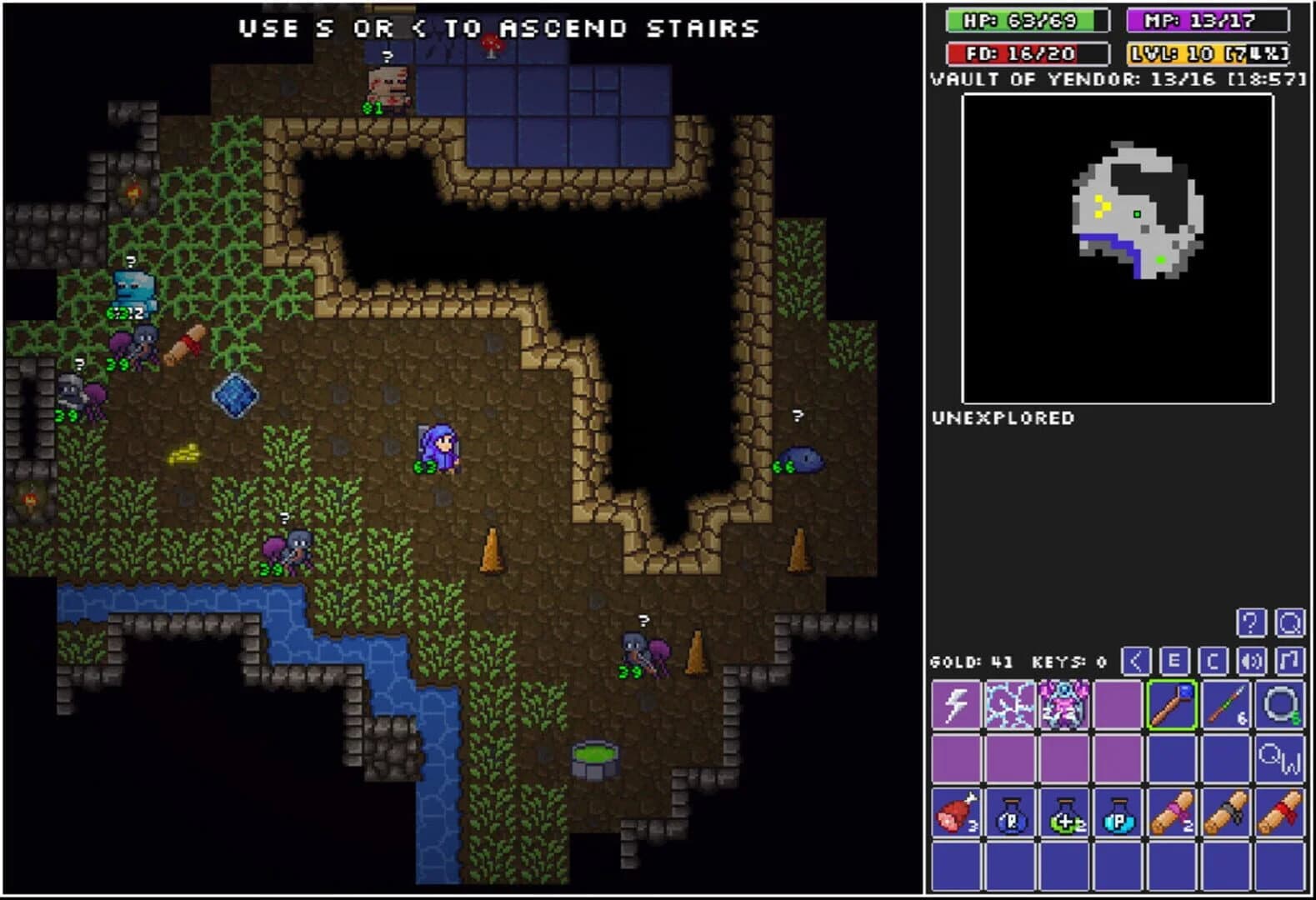Select the stack of 6 arrows
The width and height of the screenshot is (1316, 900).
1225,704
